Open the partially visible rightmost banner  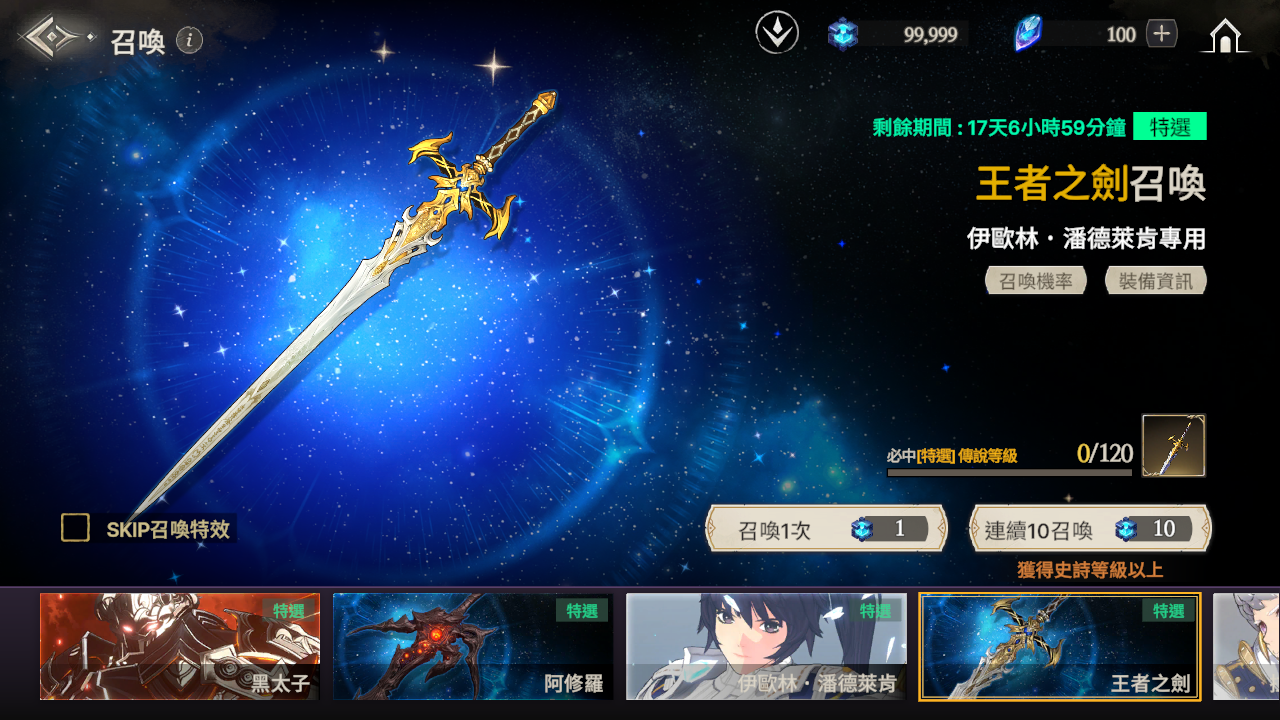[x=1246, y=646]
